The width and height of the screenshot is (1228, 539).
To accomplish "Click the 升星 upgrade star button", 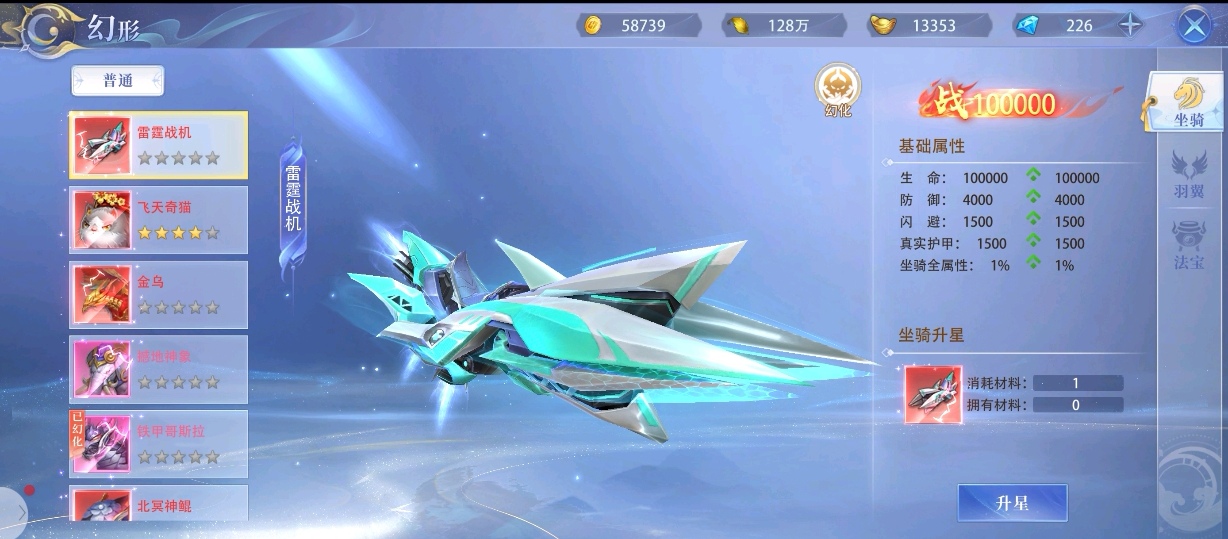I will (1012, 503).
